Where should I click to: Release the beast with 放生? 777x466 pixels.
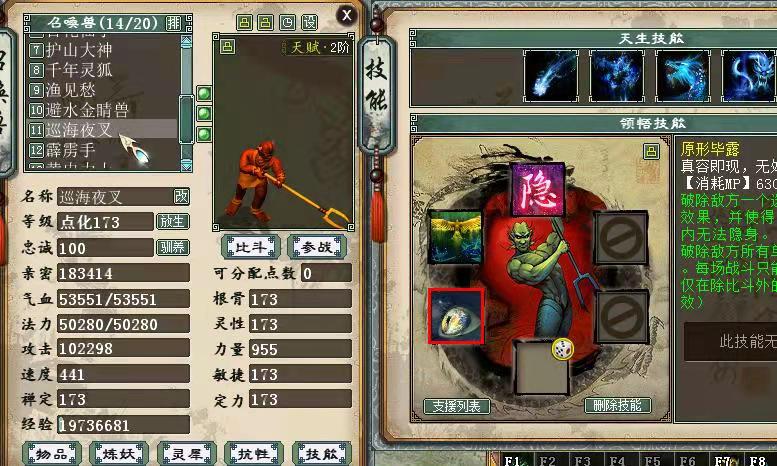point(172,221)
